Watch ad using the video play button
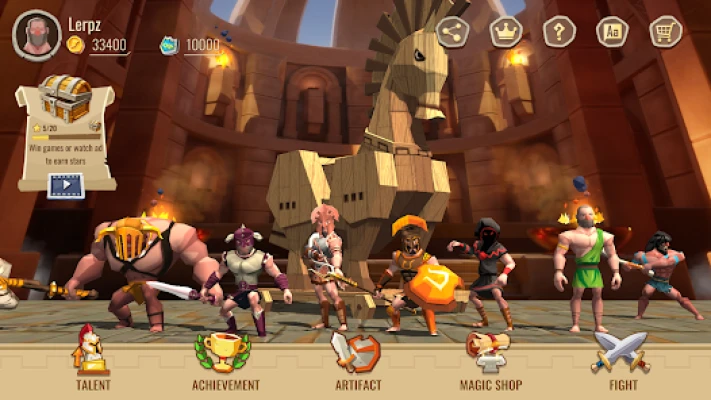The image size is (711, 400). tap(66, 183)
